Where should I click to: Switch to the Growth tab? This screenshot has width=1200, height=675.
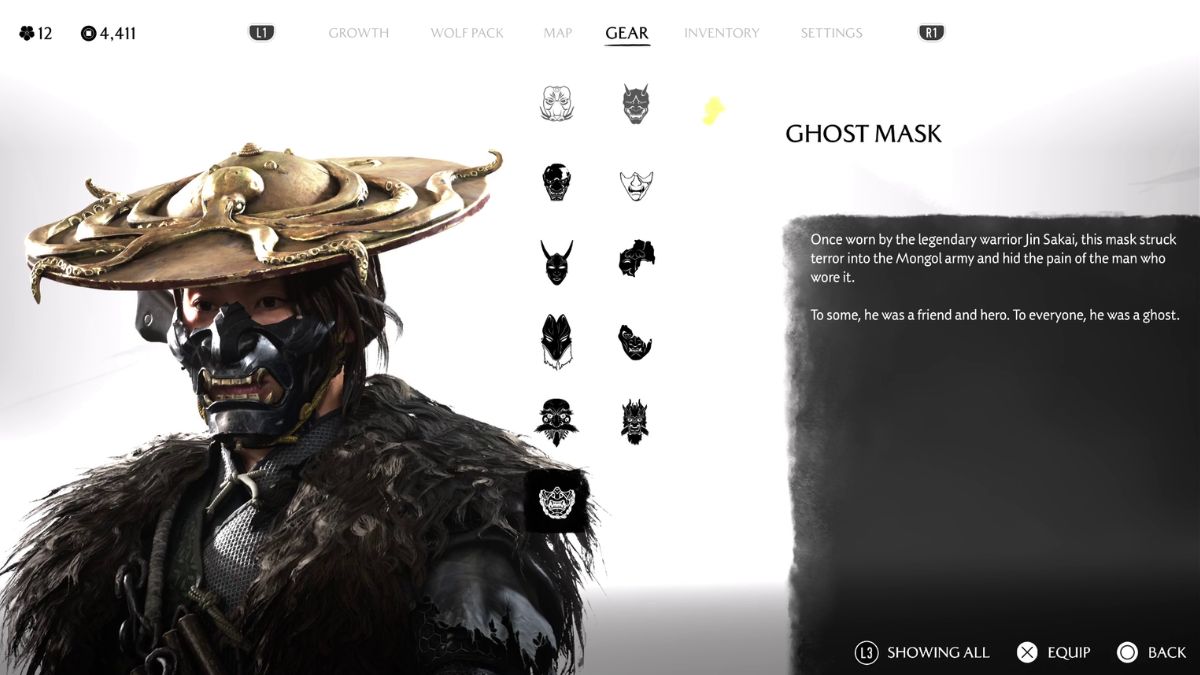[358, 33]
